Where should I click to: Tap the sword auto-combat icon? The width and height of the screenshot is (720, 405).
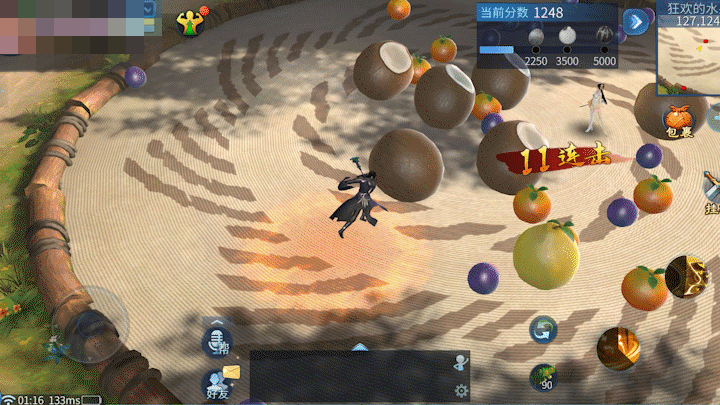coord(711,189)
